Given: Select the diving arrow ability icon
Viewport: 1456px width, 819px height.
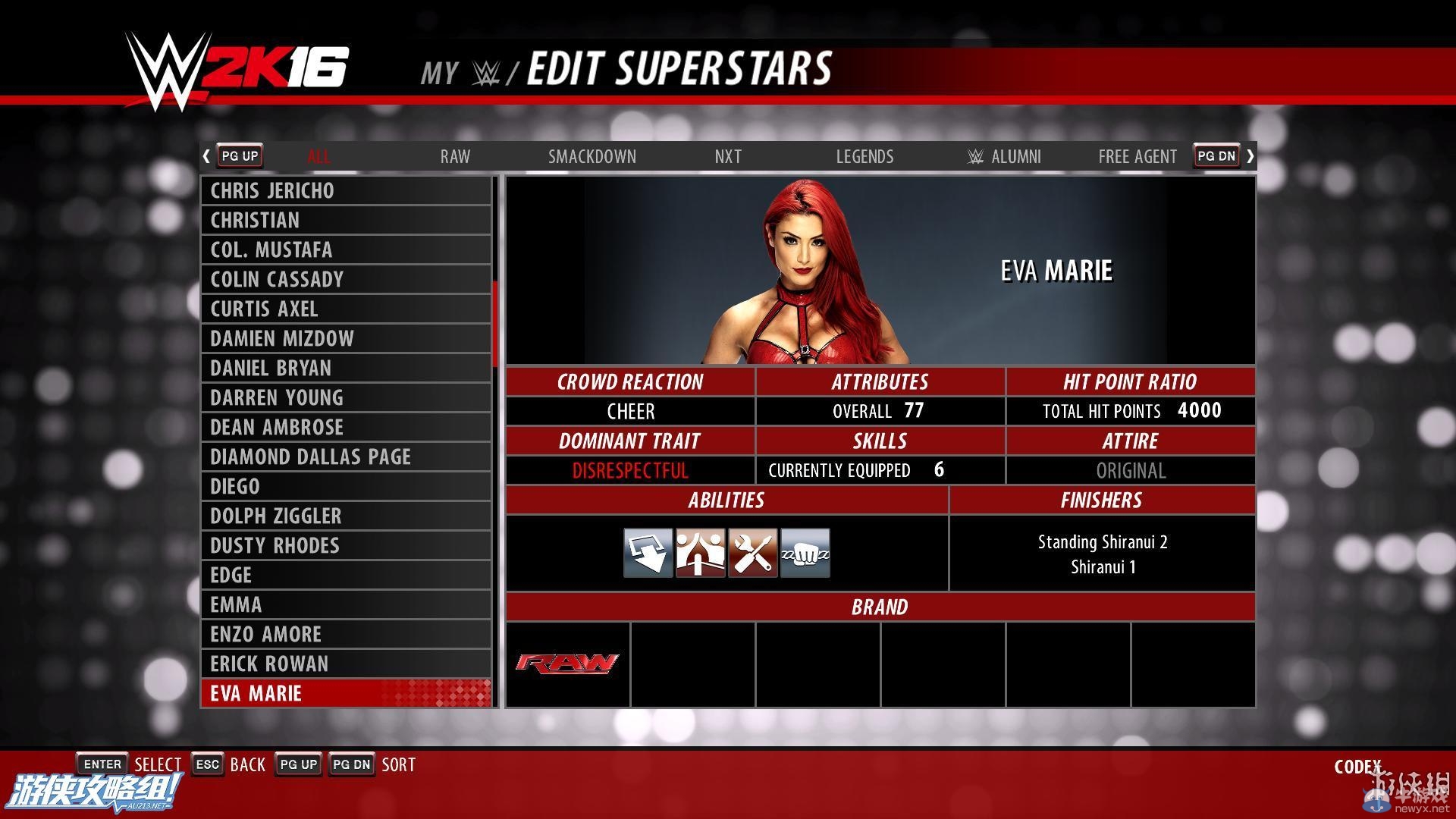Looking at the screenshot, I should (648, 553).
